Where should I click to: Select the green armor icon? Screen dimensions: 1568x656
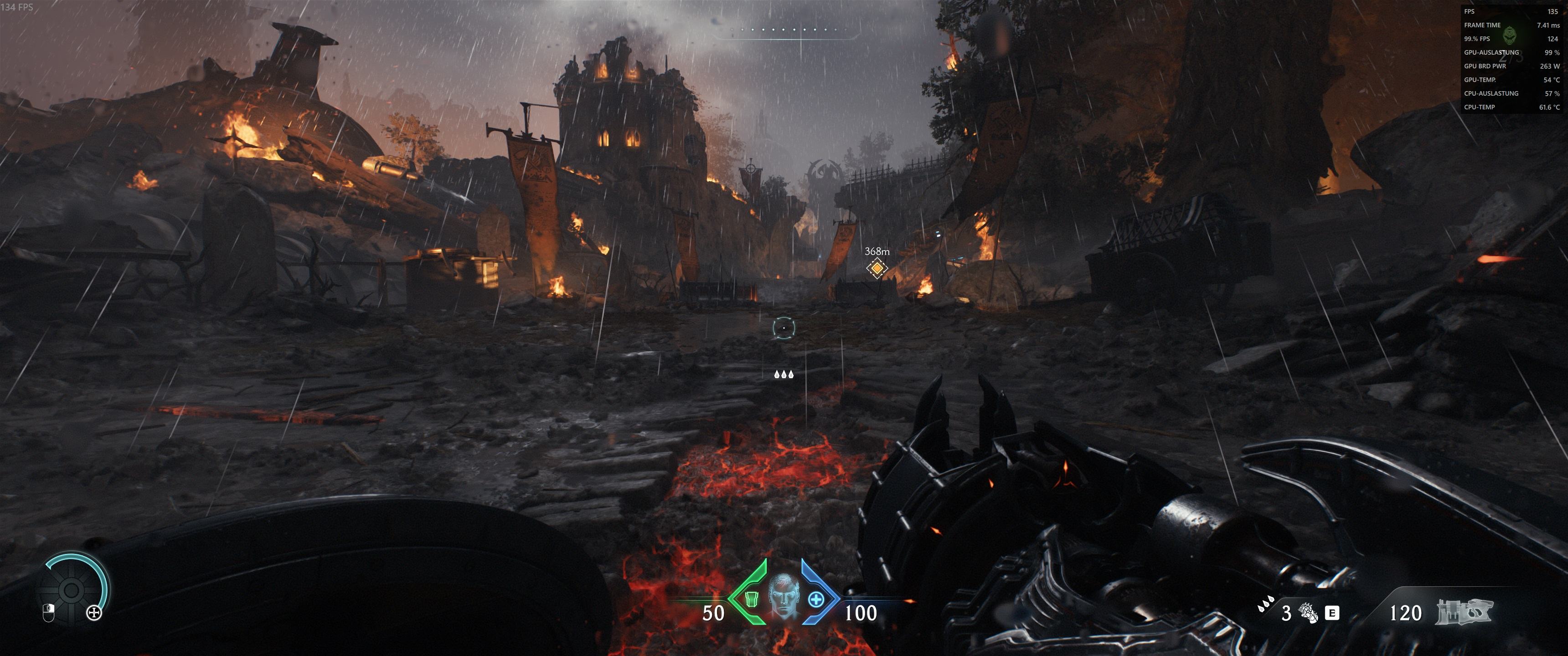(752, 599)
